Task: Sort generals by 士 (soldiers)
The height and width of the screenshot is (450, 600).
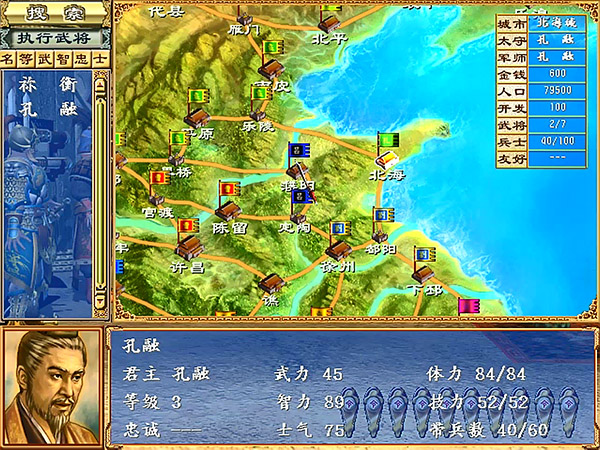Action: [99, 58]
